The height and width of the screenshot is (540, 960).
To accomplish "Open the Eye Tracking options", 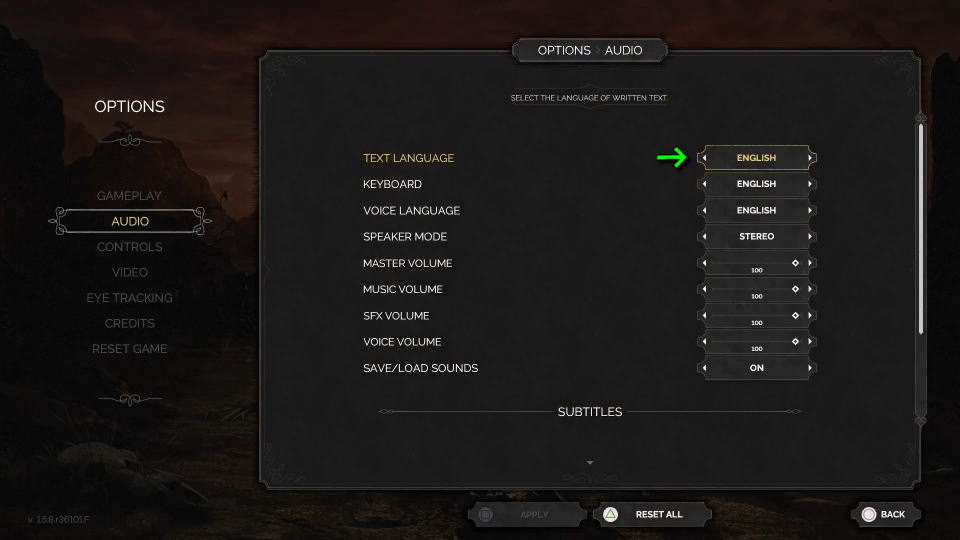I will click(x=129, y=298).
